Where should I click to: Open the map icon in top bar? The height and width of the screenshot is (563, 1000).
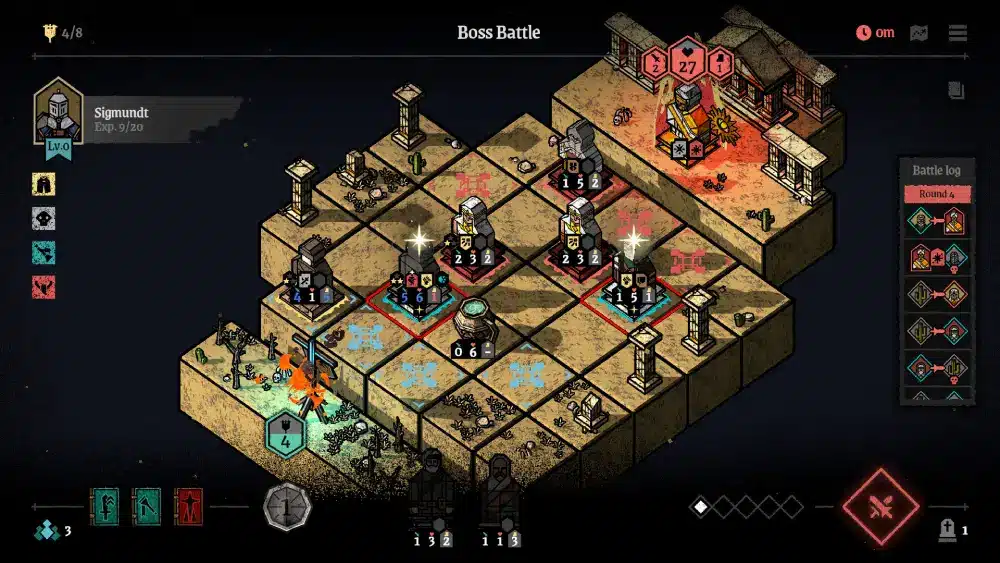[919, 33]
